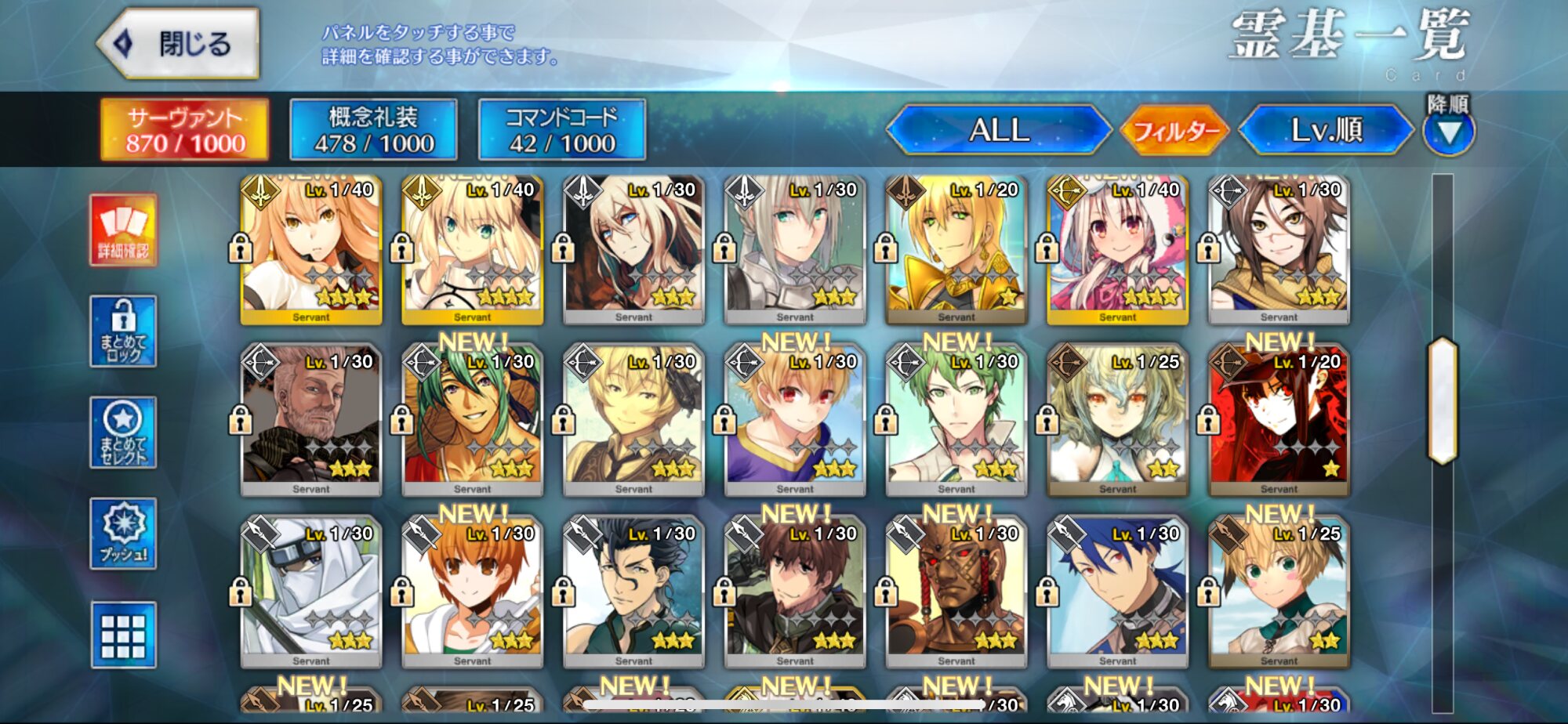Select the pink-hooded girl servant card
The image size is (1568, 724).
coord(1117,251)
